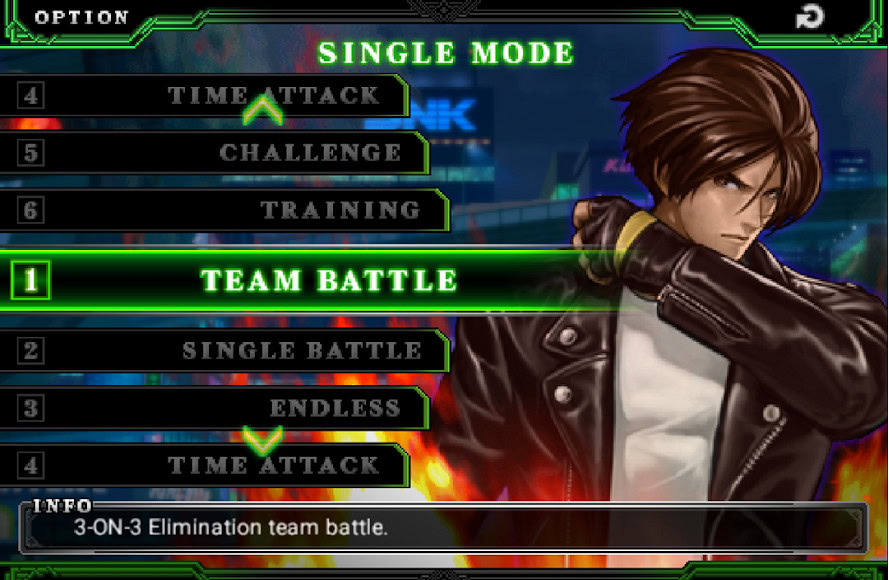Choose the Training mode
This screenshot has width=889, height=580.
coord(340,210)
